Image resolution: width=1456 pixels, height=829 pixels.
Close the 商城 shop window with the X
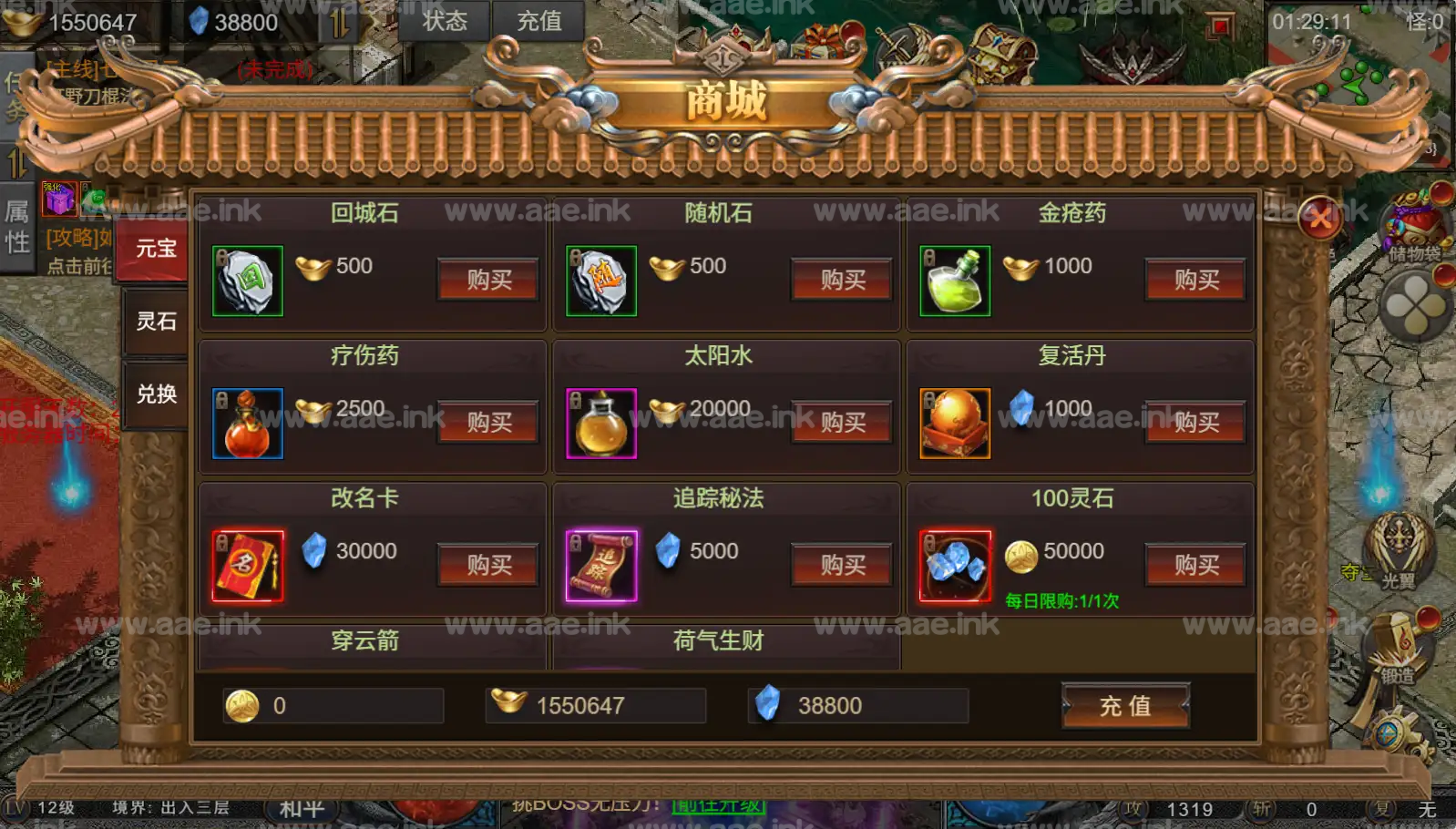coord(1320,219)
